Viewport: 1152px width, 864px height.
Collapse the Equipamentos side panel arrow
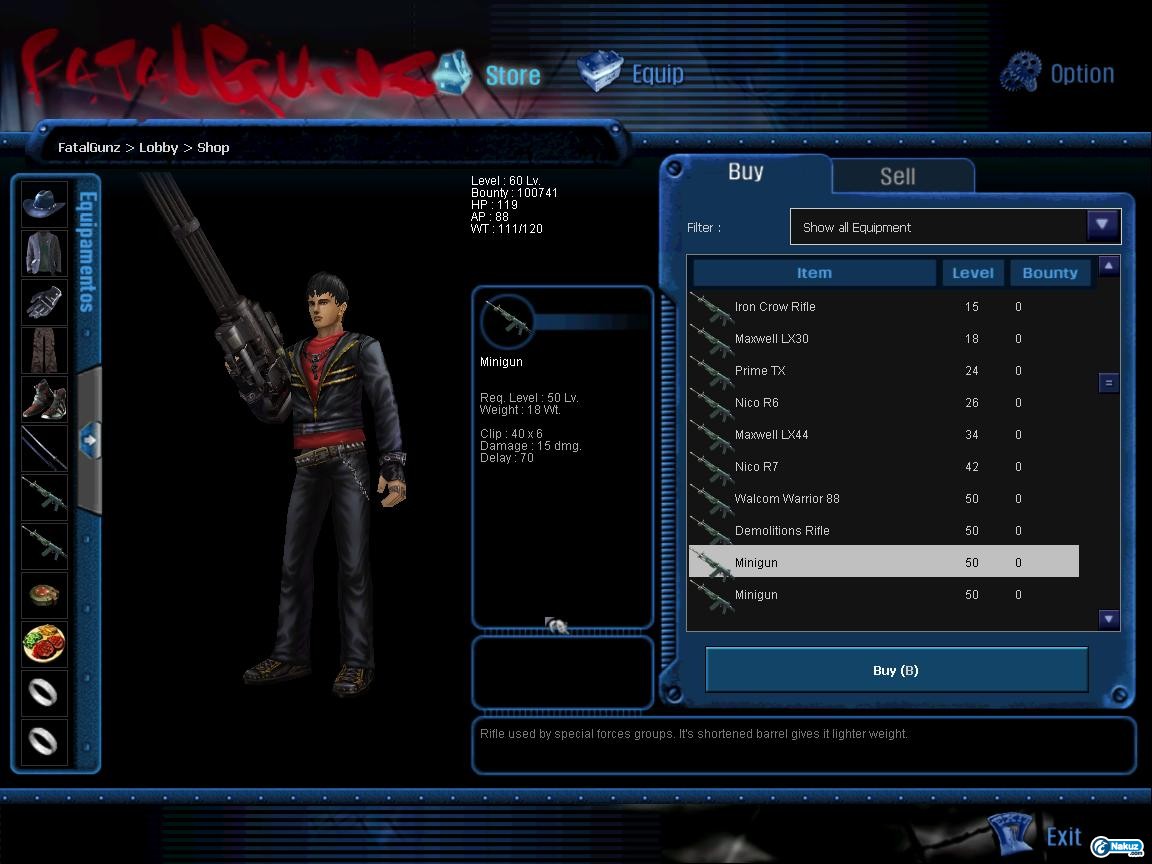pyautogui.click(x=89, y=439)
